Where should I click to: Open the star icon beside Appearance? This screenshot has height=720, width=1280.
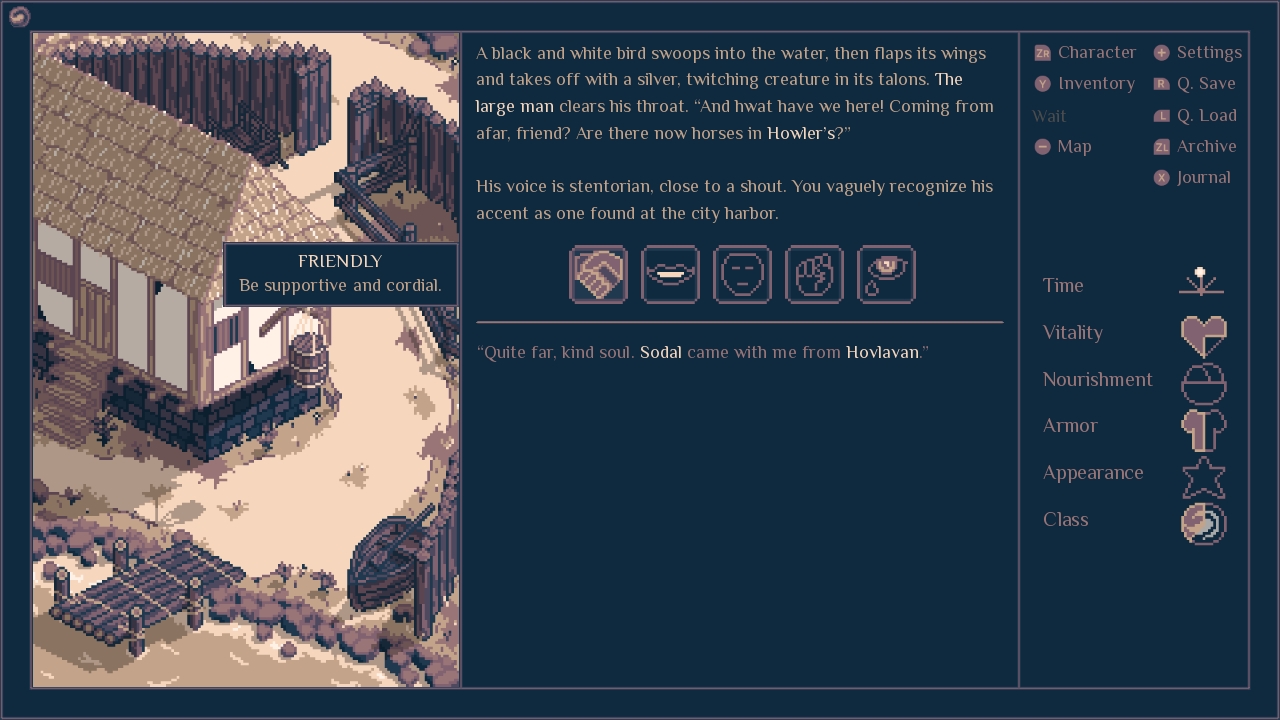tap(1203, 477)
